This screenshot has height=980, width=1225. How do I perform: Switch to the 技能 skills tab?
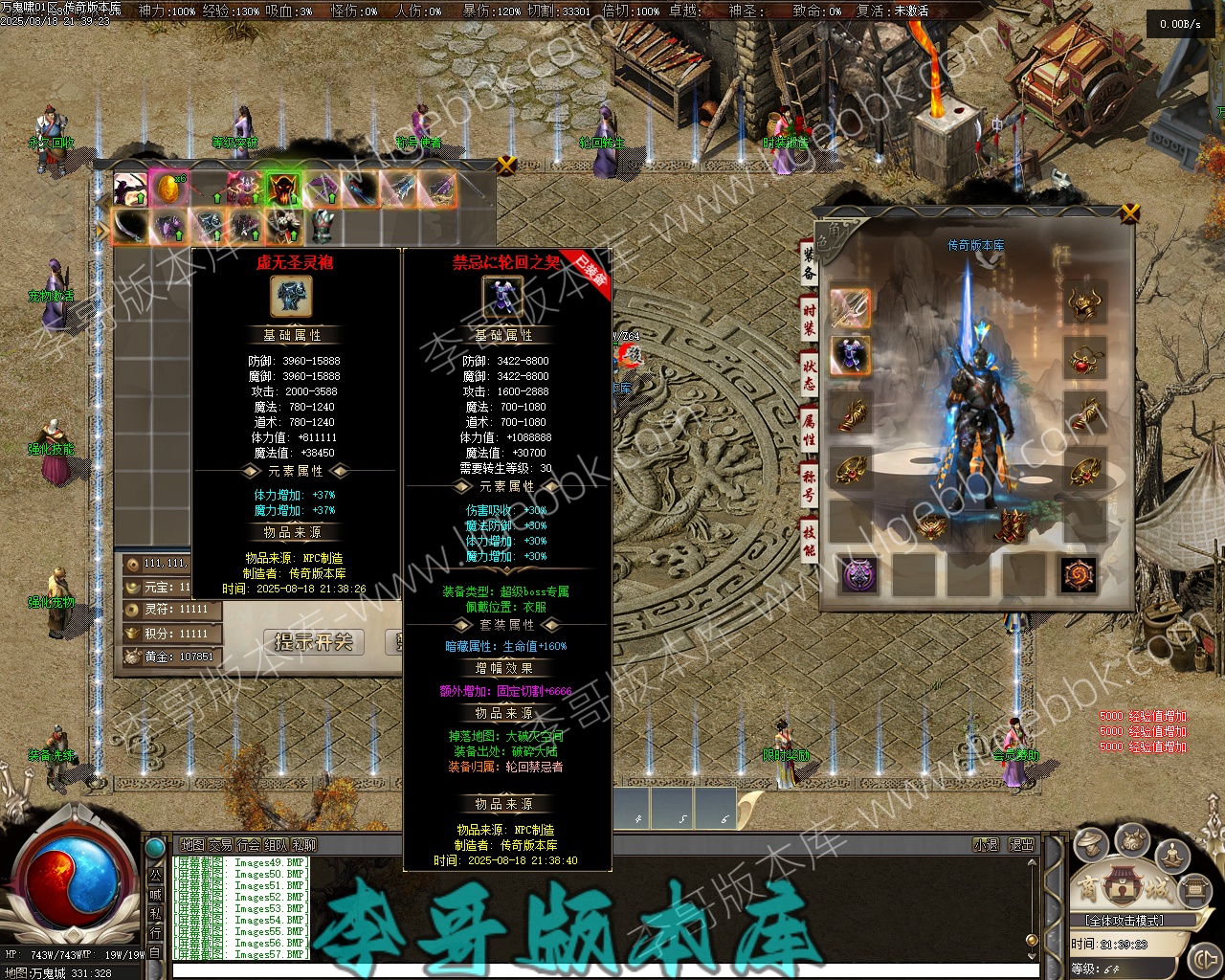[x=809, y=540]
